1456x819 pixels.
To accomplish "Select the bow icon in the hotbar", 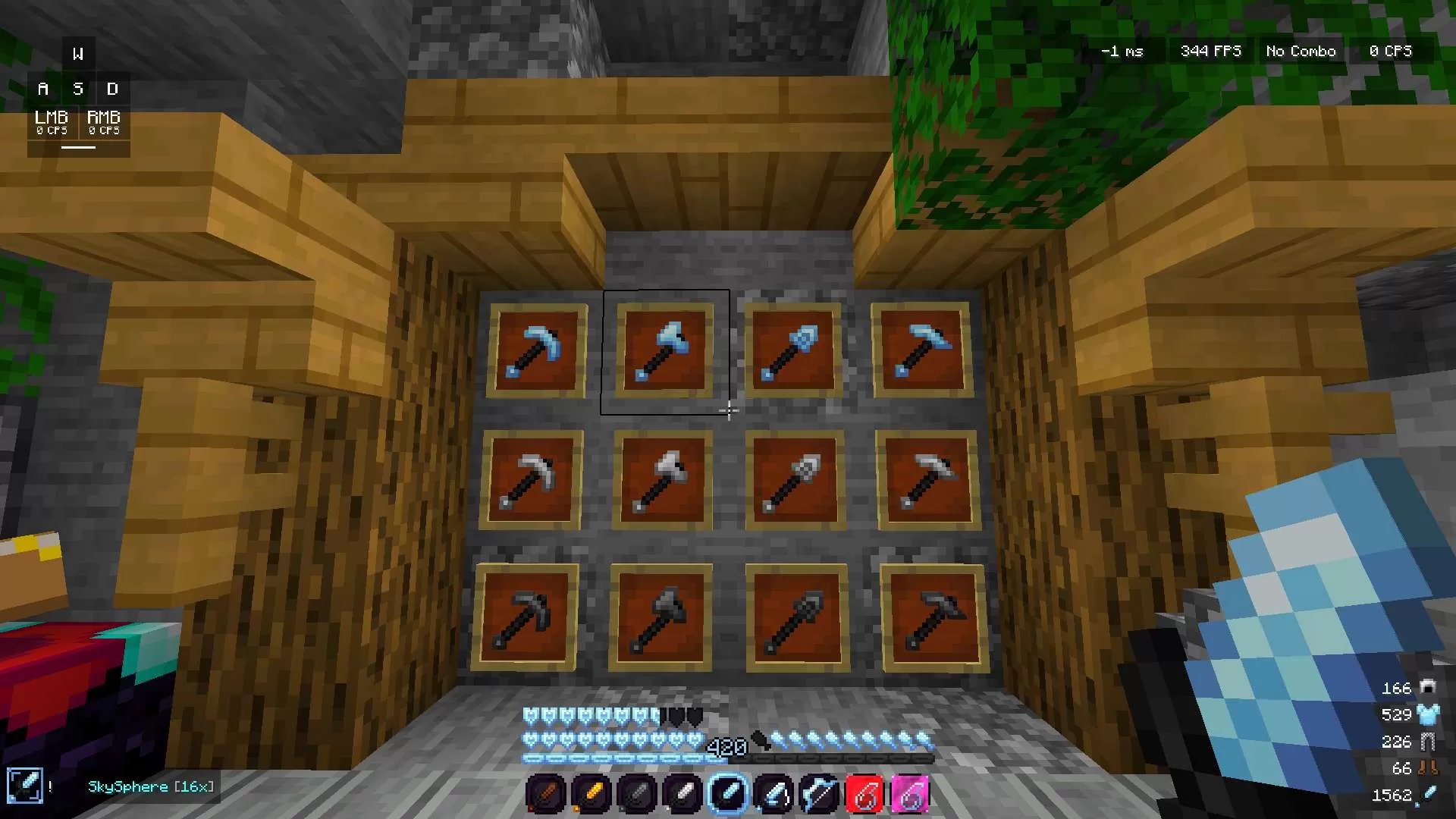I will 819,792.
